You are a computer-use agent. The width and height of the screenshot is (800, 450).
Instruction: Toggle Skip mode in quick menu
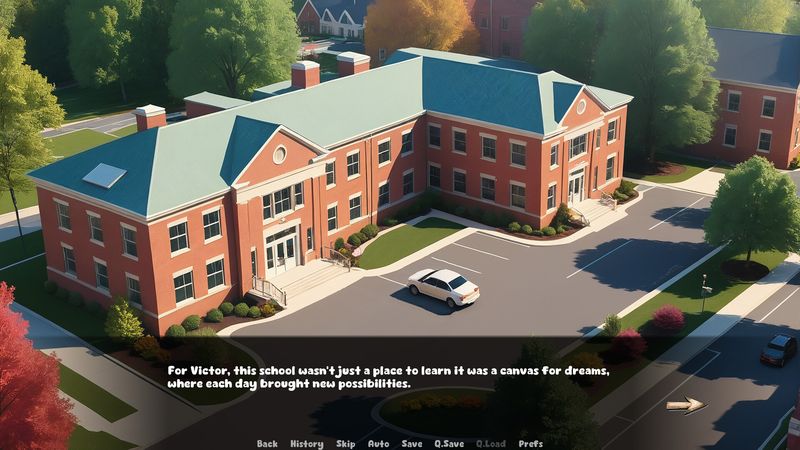(x=345, y=443)
